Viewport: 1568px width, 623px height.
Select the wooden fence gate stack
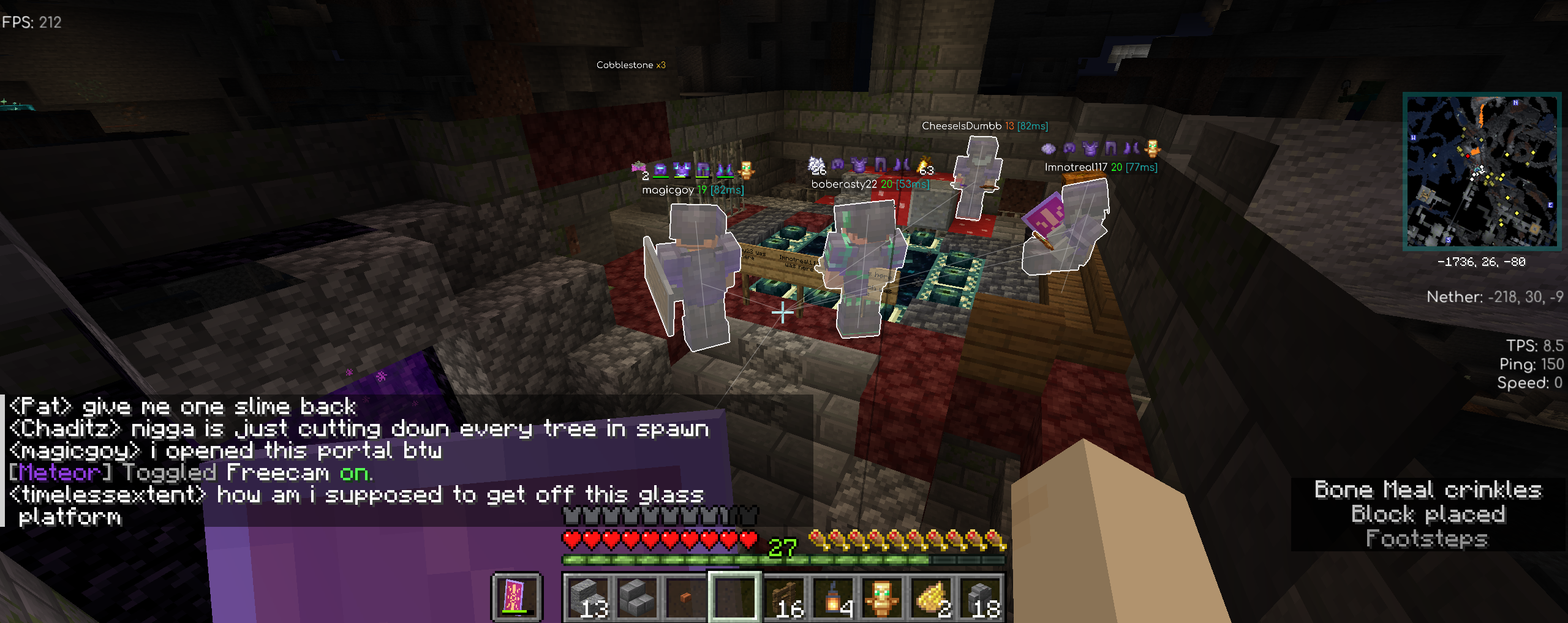click(x=784, y=597)
